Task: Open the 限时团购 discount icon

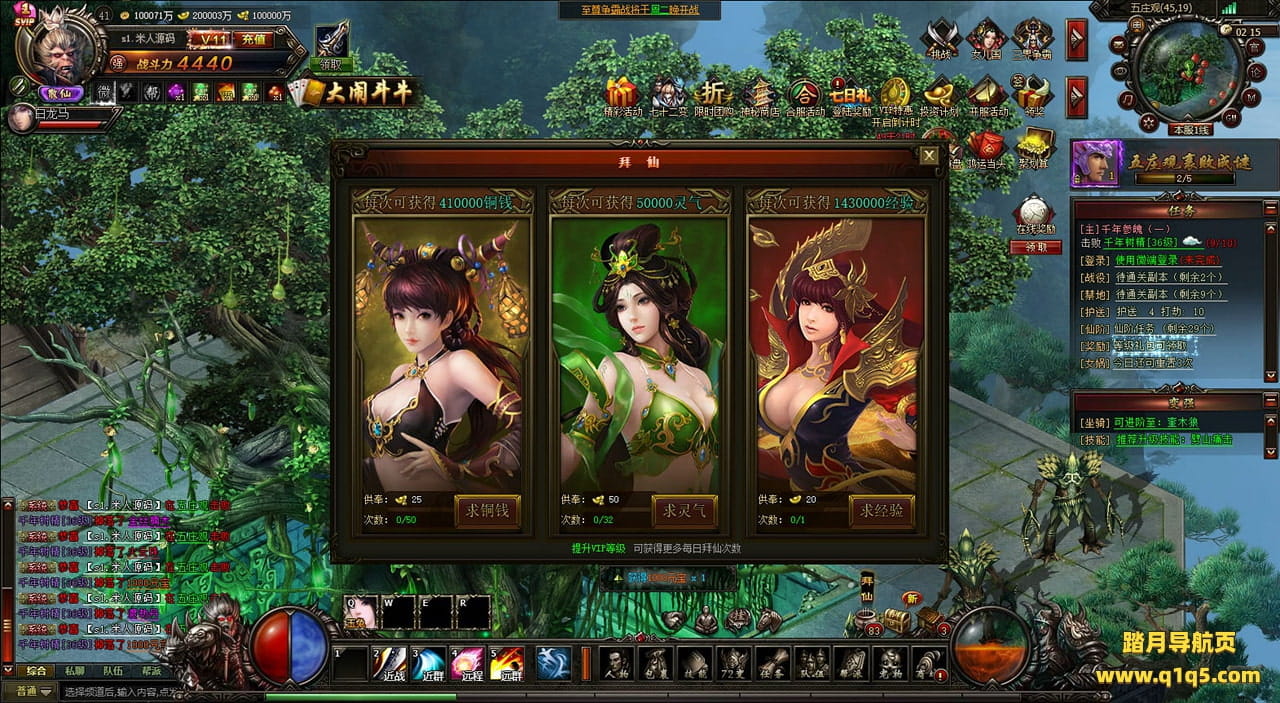Action: pyautogui.click(x=713, y=96)
